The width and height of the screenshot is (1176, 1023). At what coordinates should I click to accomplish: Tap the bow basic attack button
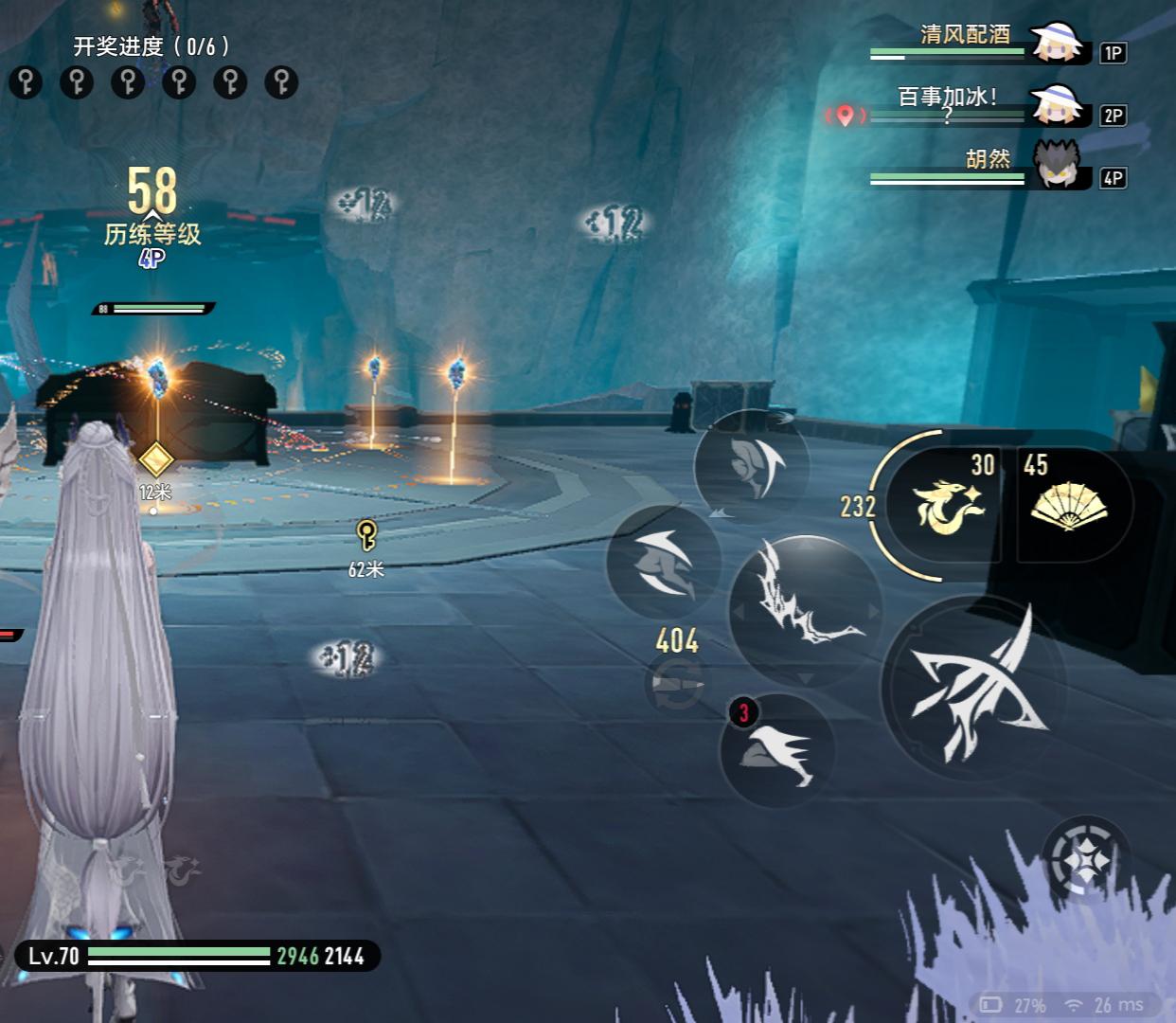[x=973, y=687]
